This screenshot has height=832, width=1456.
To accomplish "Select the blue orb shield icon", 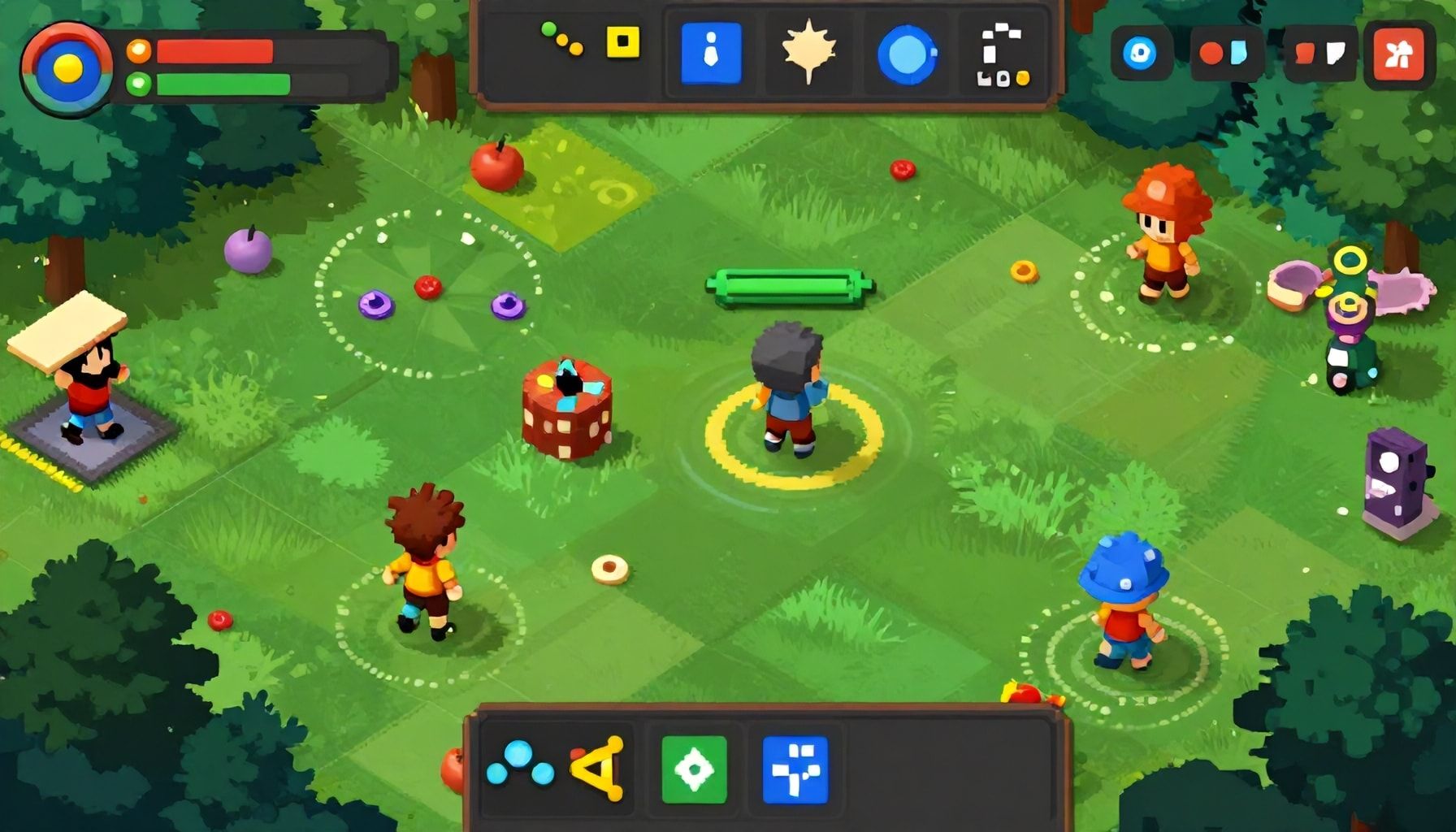I will point(904,53).
